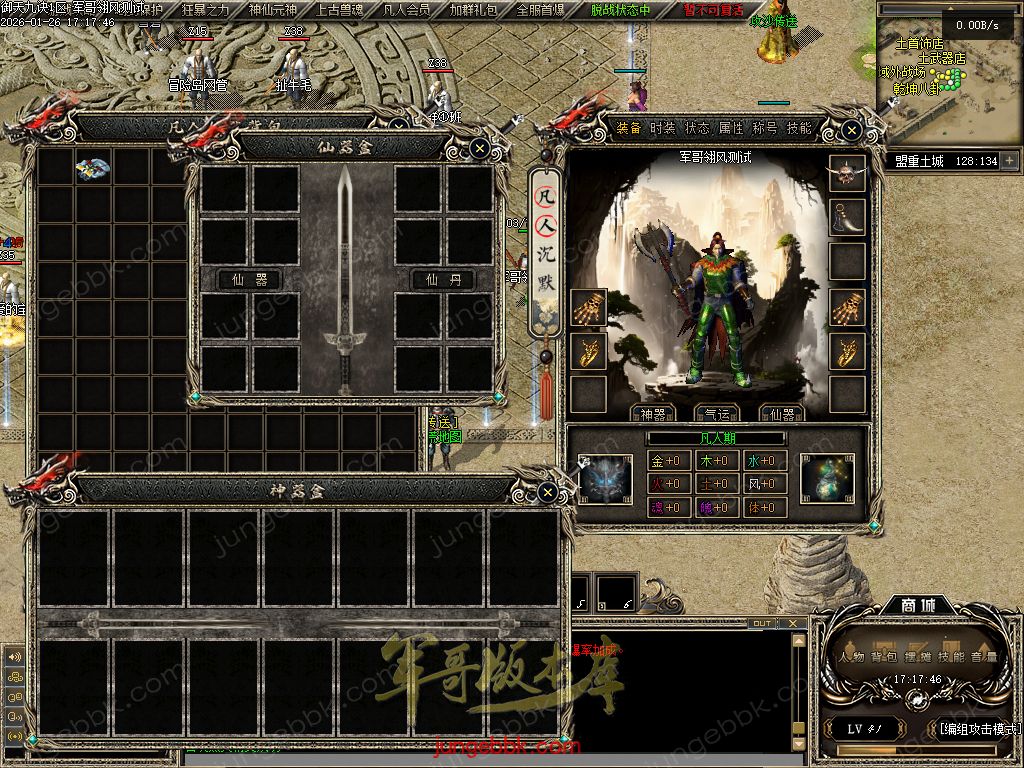Close the 神器盒 panel

point(547,492)
